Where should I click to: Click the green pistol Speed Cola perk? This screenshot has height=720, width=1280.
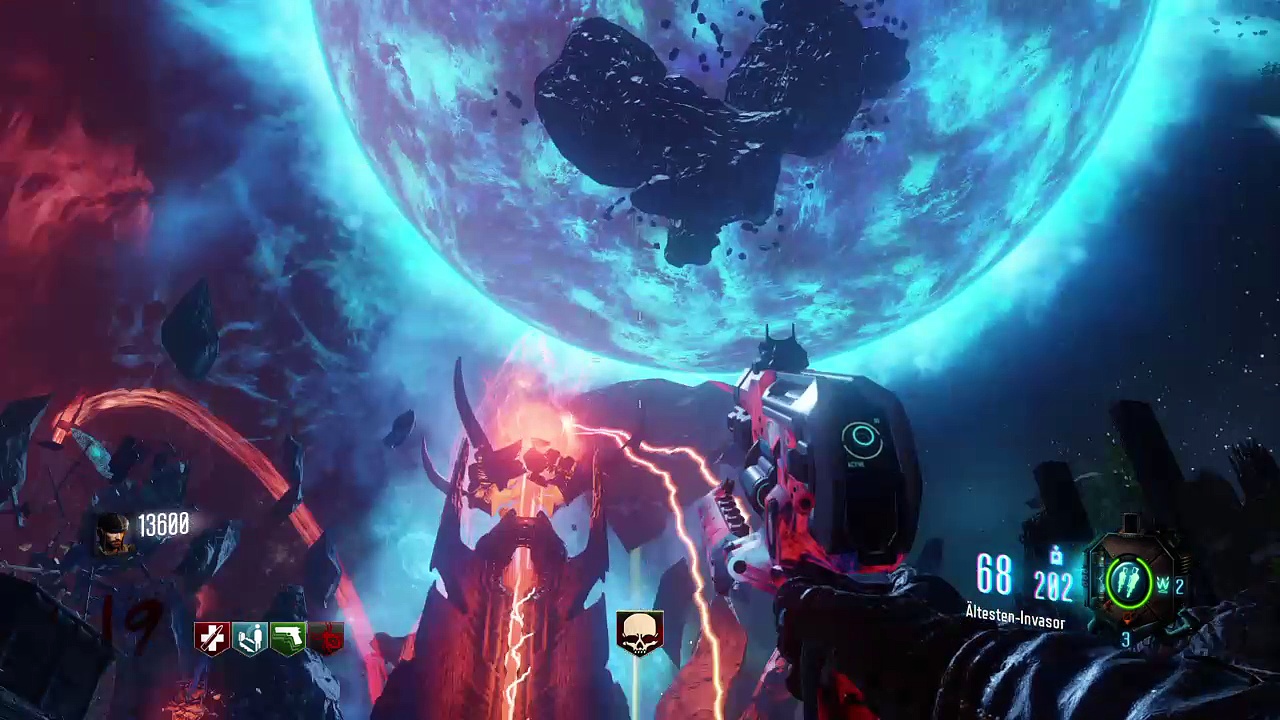288,637
